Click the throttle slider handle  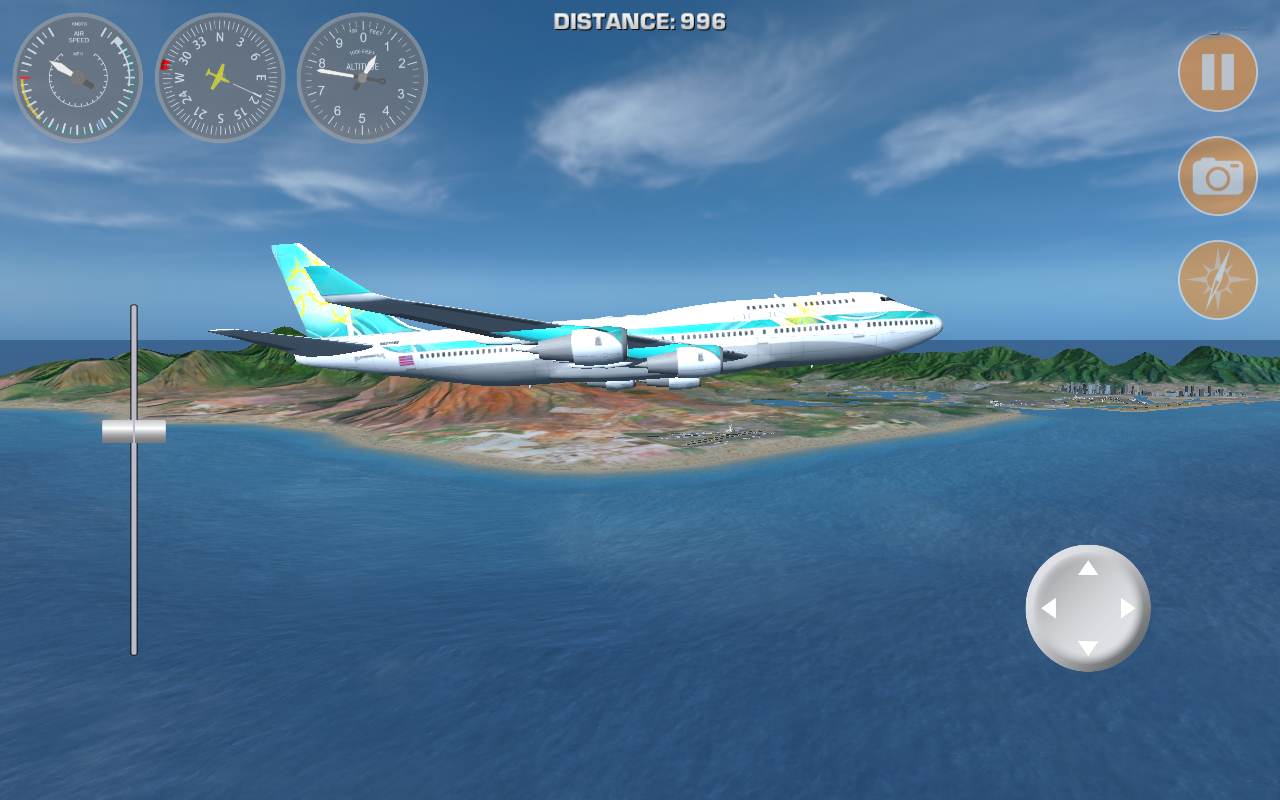(x=134, y=431)
